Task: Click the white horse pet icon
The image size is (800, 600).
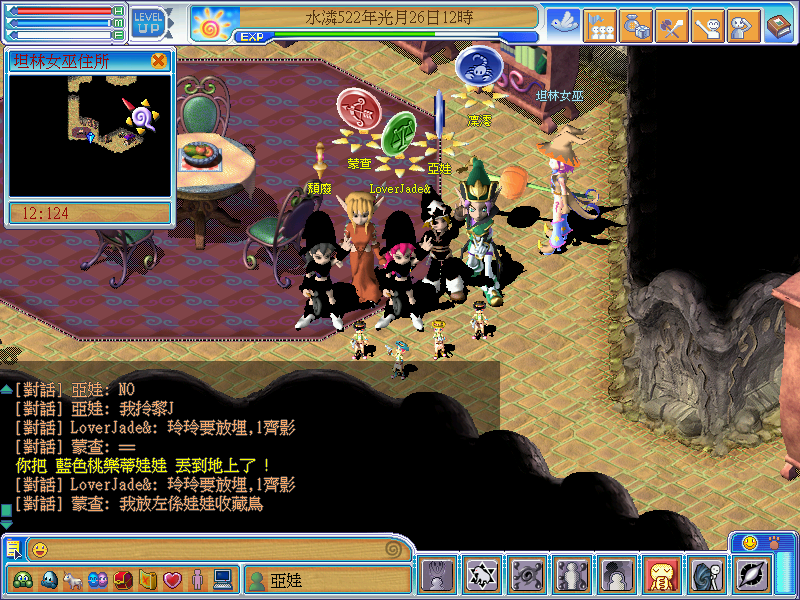Action: [x=73, y=579]
